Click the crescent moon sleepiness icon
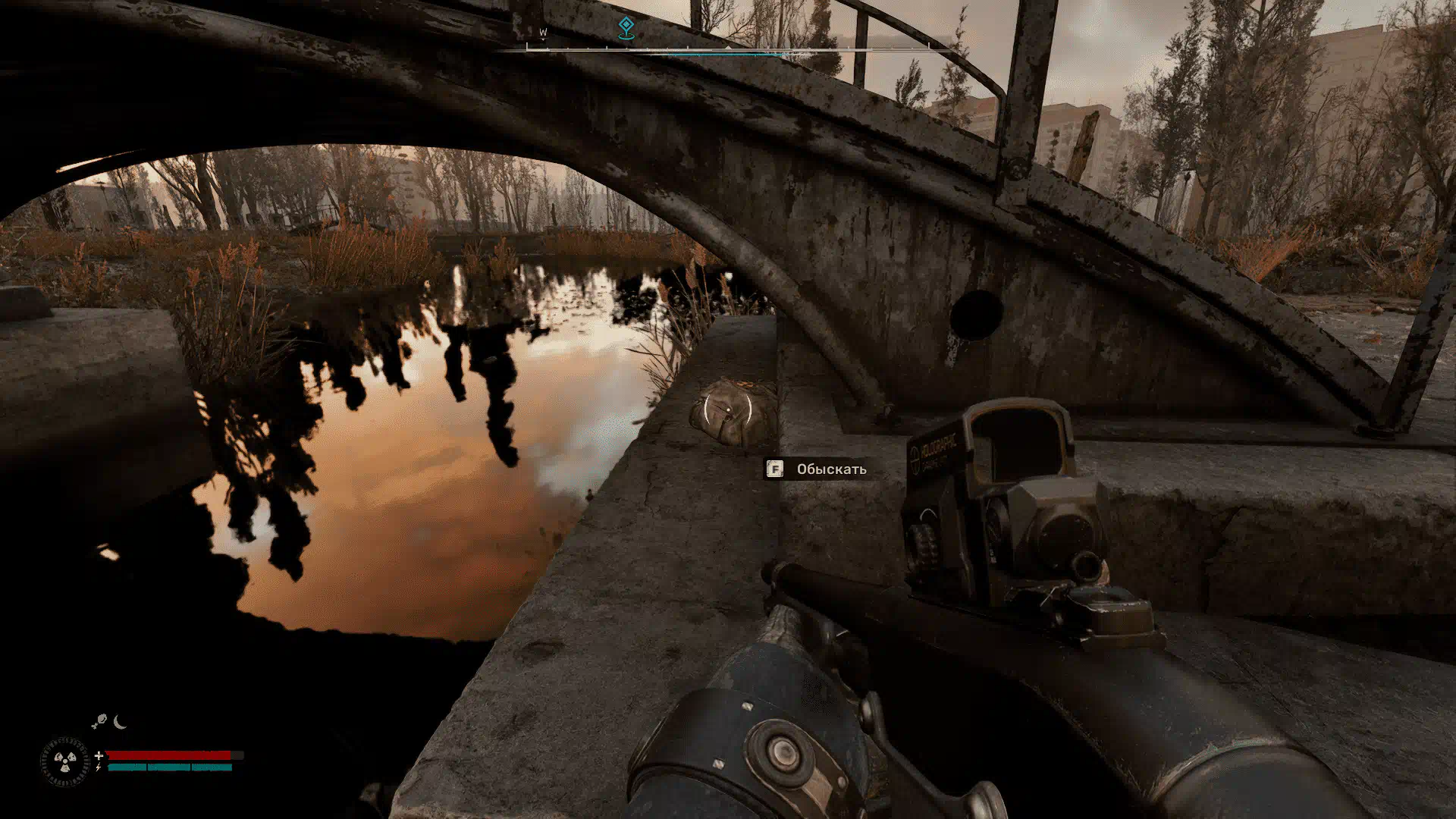The width and height of the screenshot is (1456, 819). pos(120,722)
